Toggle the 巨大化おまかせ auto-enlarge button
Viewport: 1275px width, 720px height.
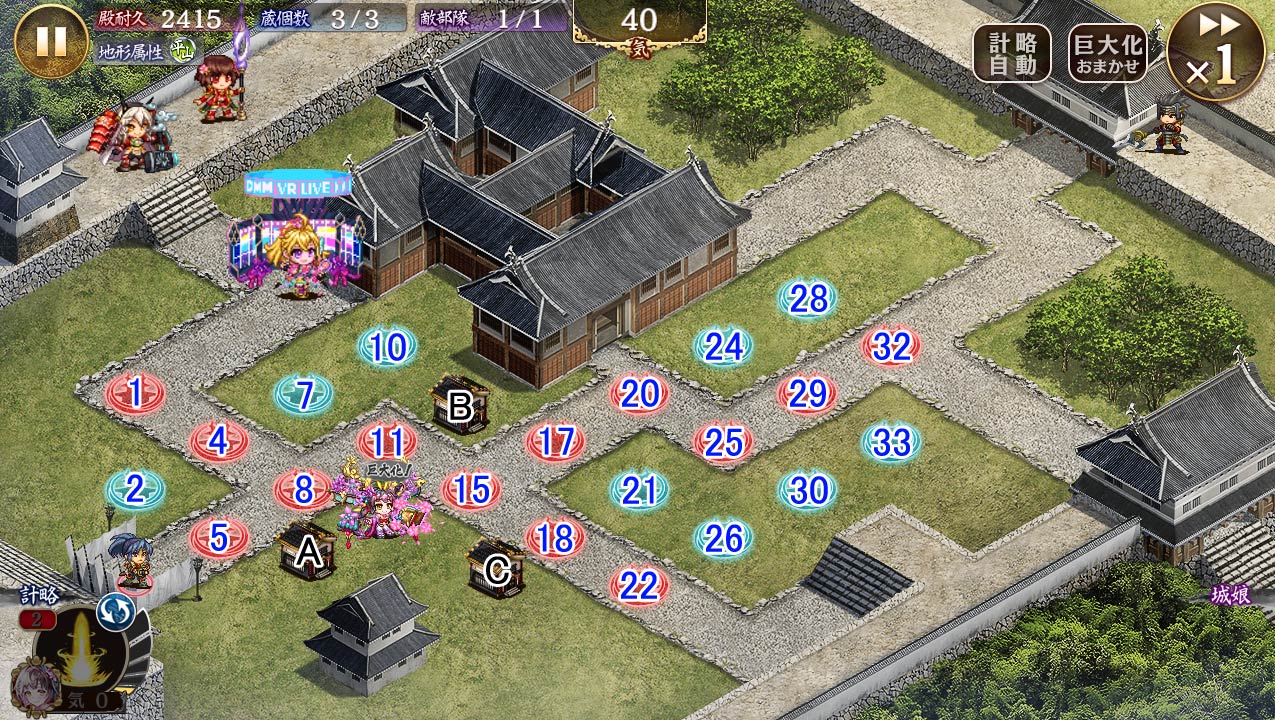coord(1107,53)
